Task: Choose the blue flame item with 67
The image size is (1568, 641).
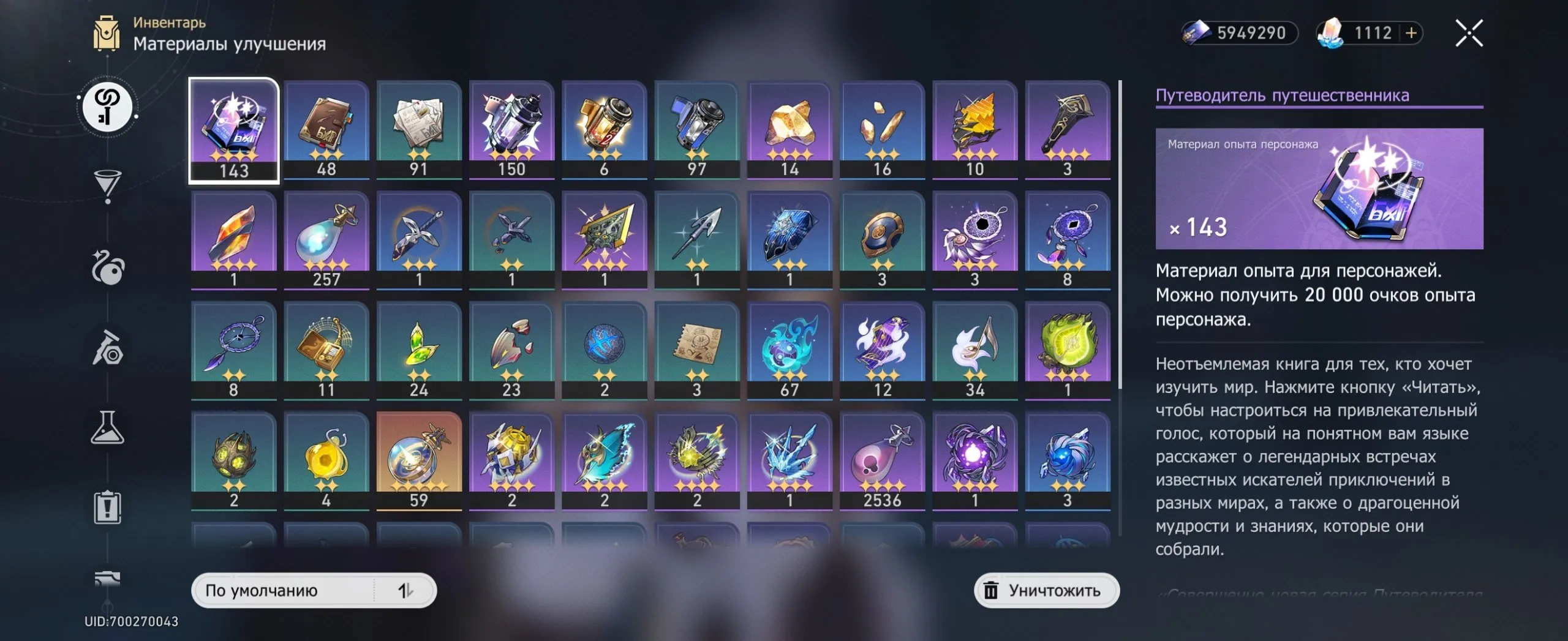Action: pyautogui.click(x=790, y=350)
